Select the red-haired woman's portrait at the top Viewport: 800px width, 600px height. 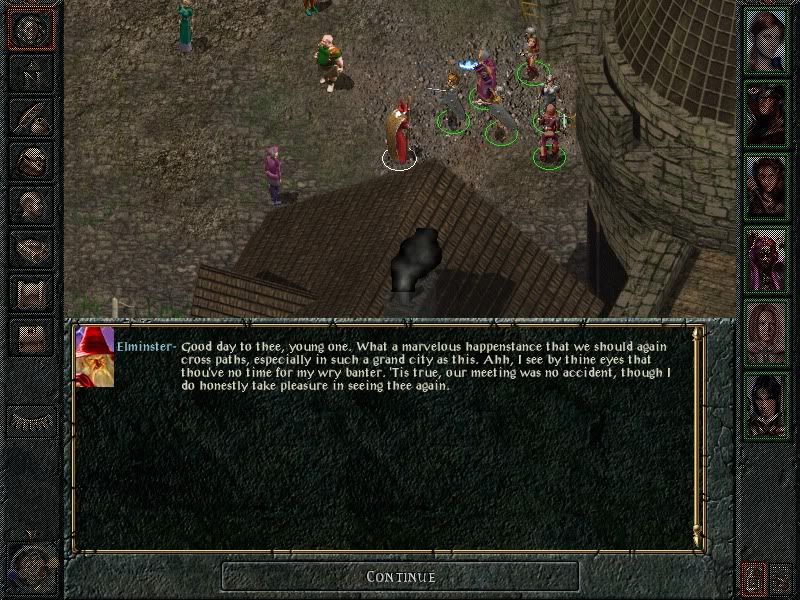click(x=767, y=40)
